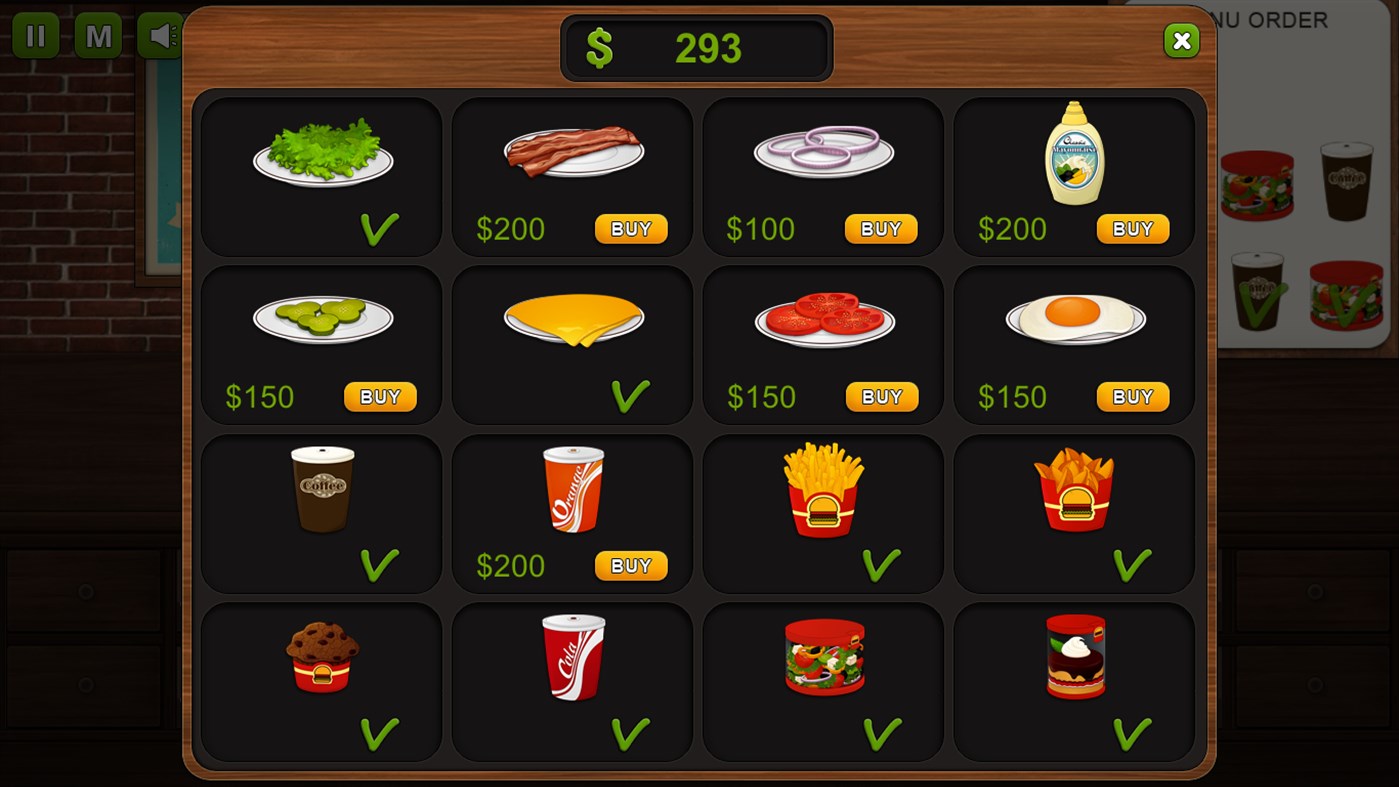Pause the game

pos(36,35)
